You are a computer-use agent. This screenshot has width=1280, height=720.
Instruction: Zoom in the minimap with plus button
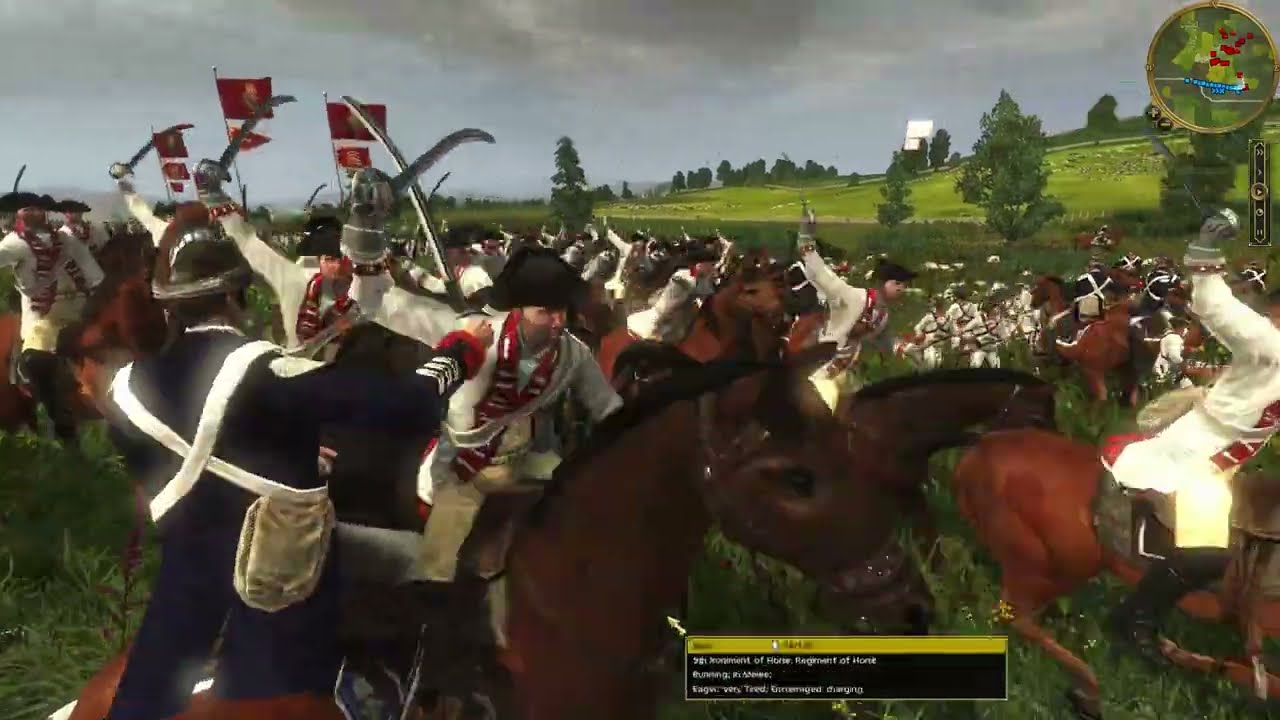click(x=1151, y=113)
